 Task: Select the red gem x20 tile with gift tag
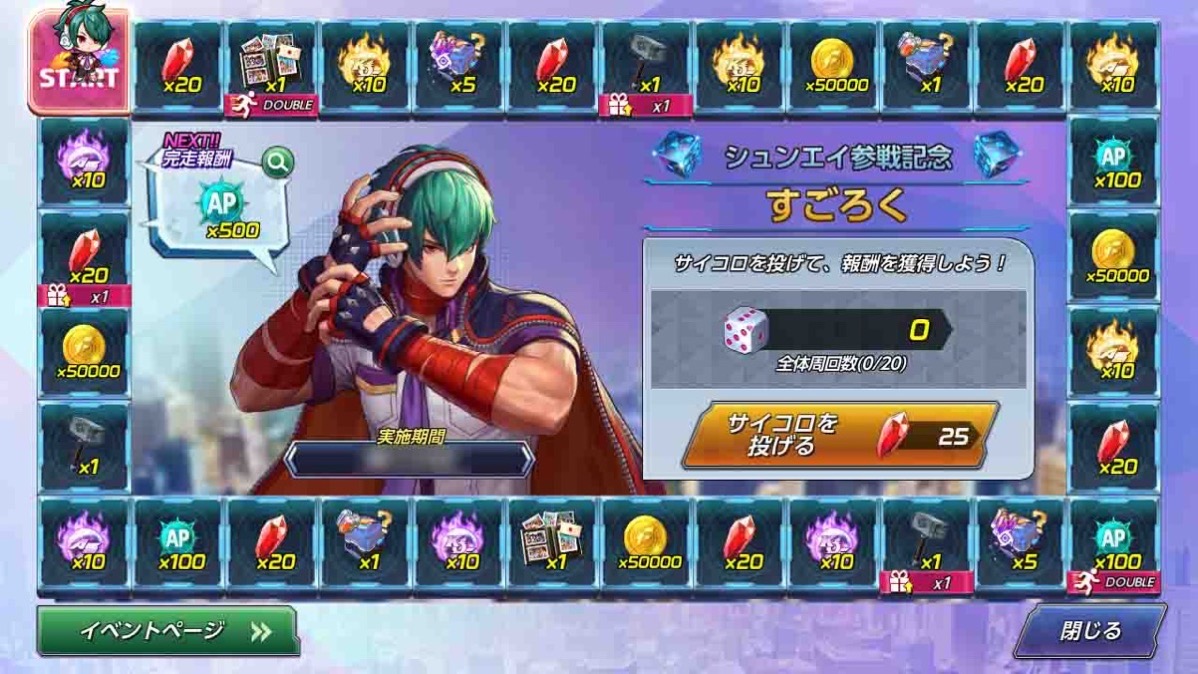click(x=84, y=262)
